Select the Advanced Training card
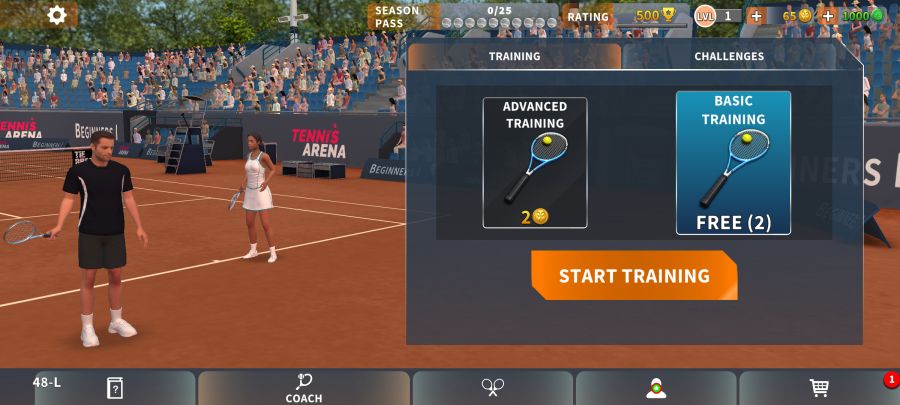900x405 pixels. [535, 163]
